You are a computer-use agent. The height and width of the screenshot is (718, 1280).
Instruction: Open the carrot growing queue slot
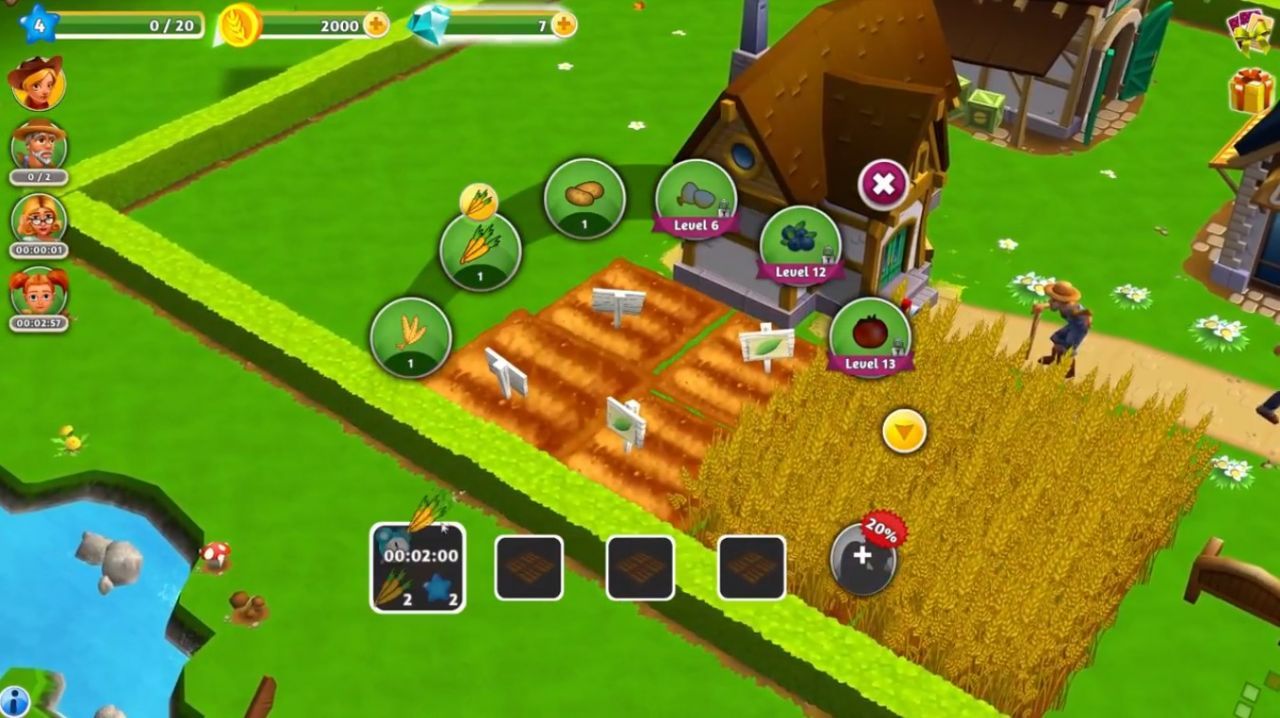point(418,567)
